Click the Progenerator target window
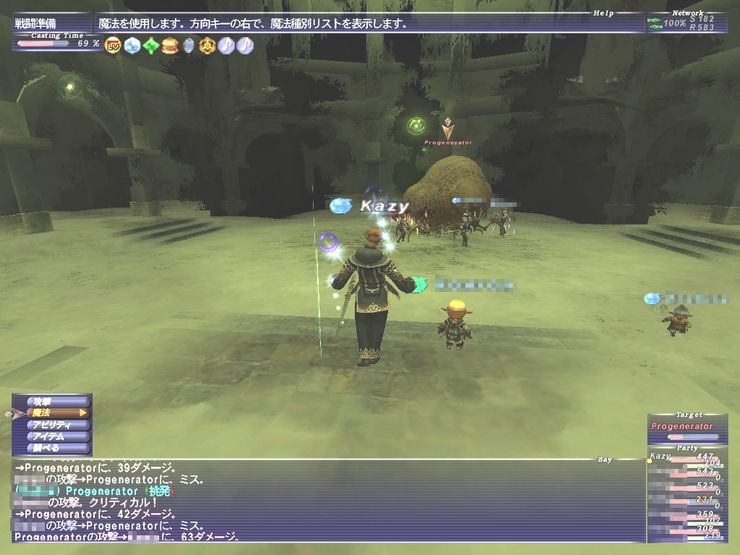Image resolution: width=740 pixels, height=555 pixels. coord(685,428)
